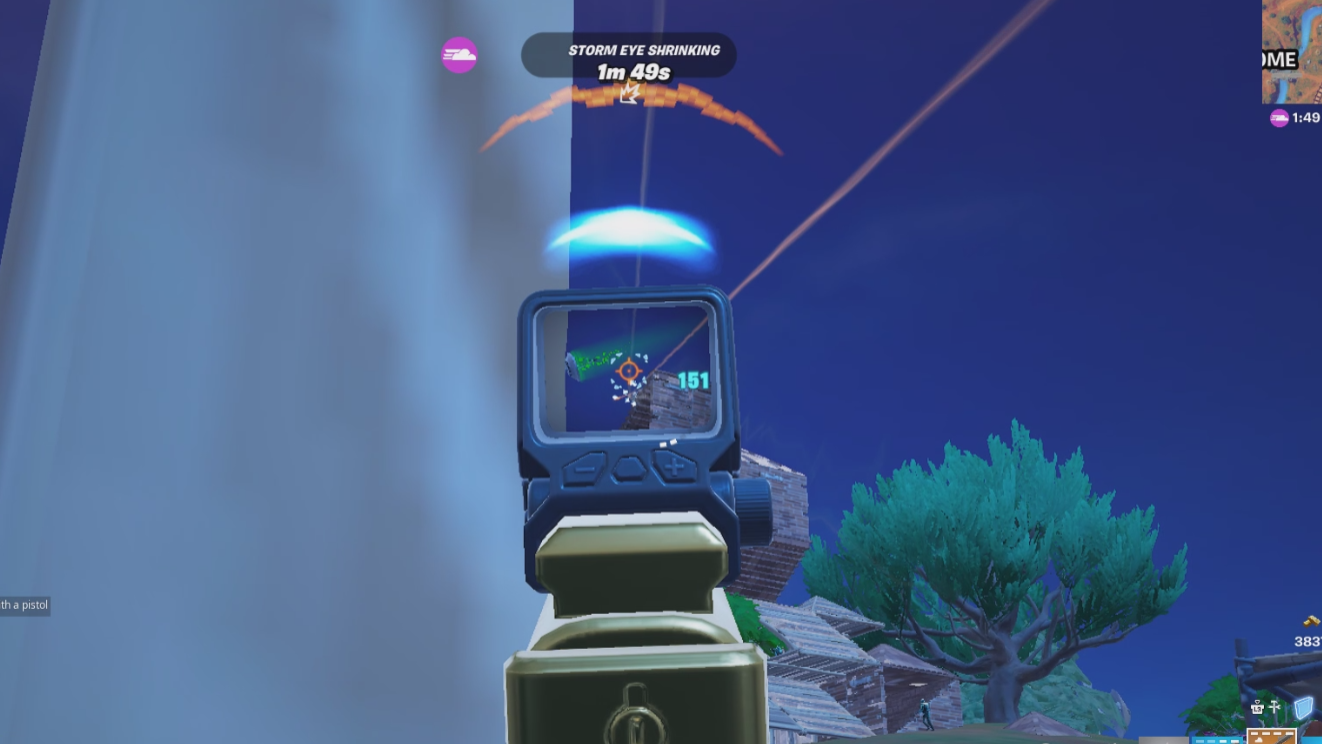Select the crafting wrench icon near the shield
The image size is (1322, 744).
point(1274,706)
